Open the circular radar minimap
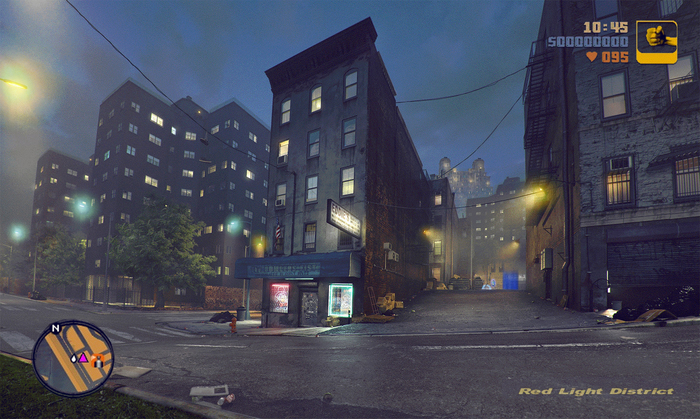This screenshot has width=700, height=419. coord(73,358)
